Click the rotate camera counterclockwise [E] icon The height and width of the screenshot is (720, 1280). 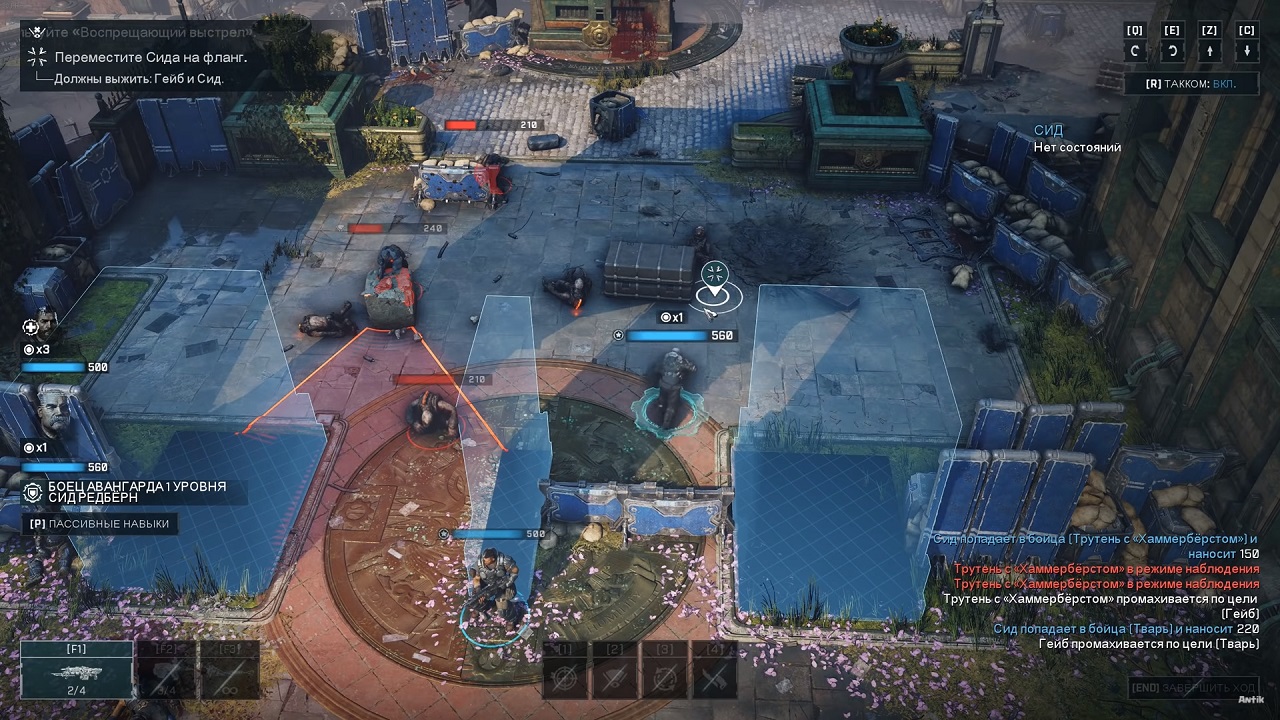tap(1172, 50)
